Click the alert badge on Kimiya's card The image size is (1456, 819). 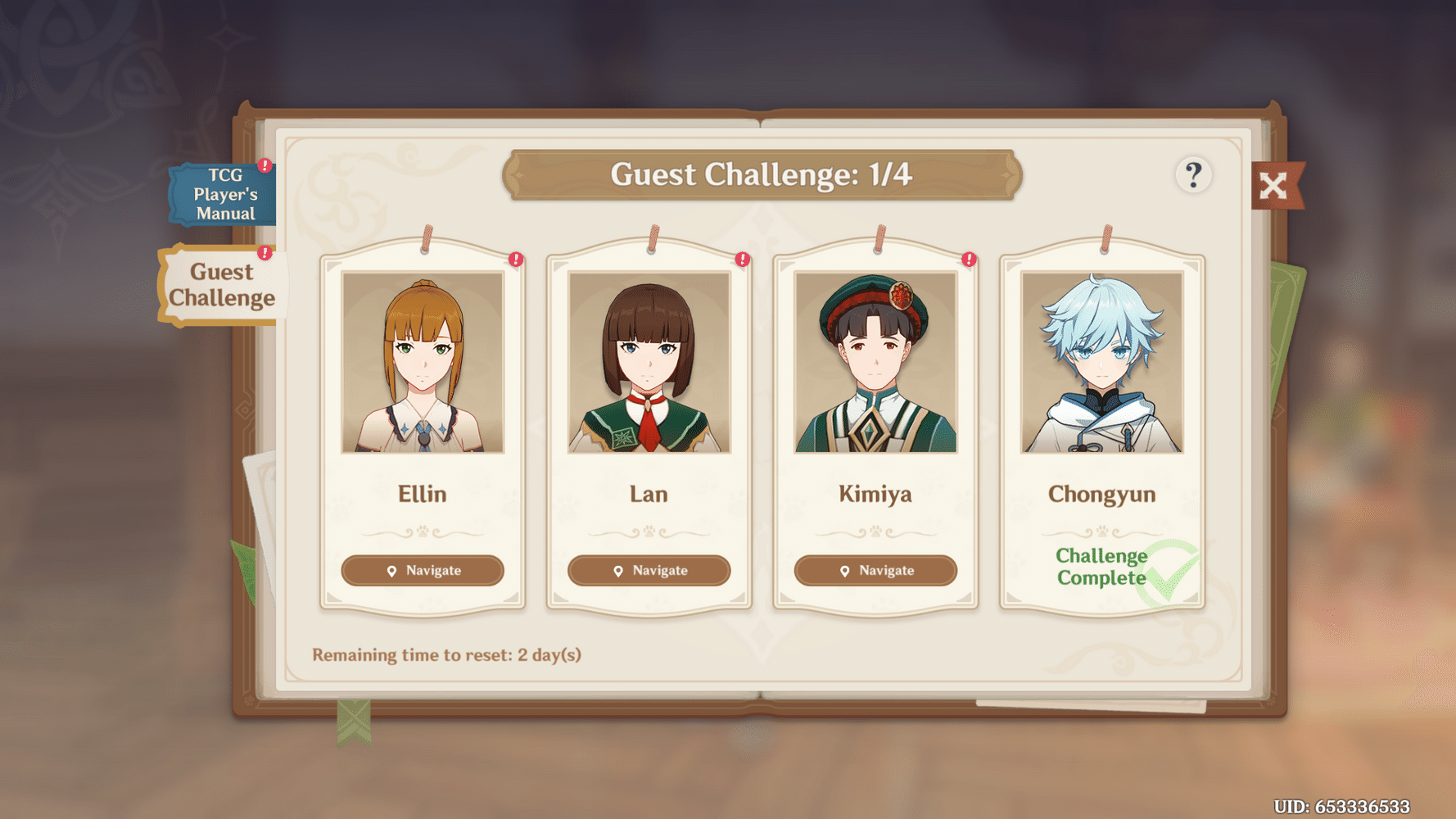(968, 259)
